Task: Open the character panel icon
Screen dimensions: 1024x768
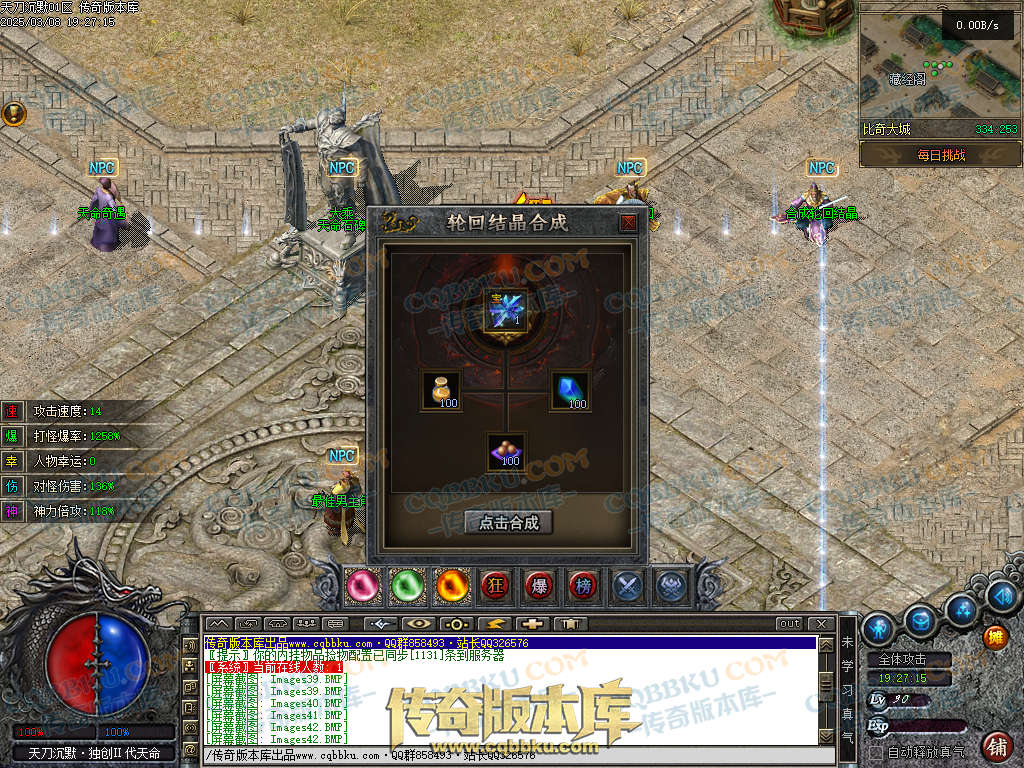Action: (x=878, y=628)
